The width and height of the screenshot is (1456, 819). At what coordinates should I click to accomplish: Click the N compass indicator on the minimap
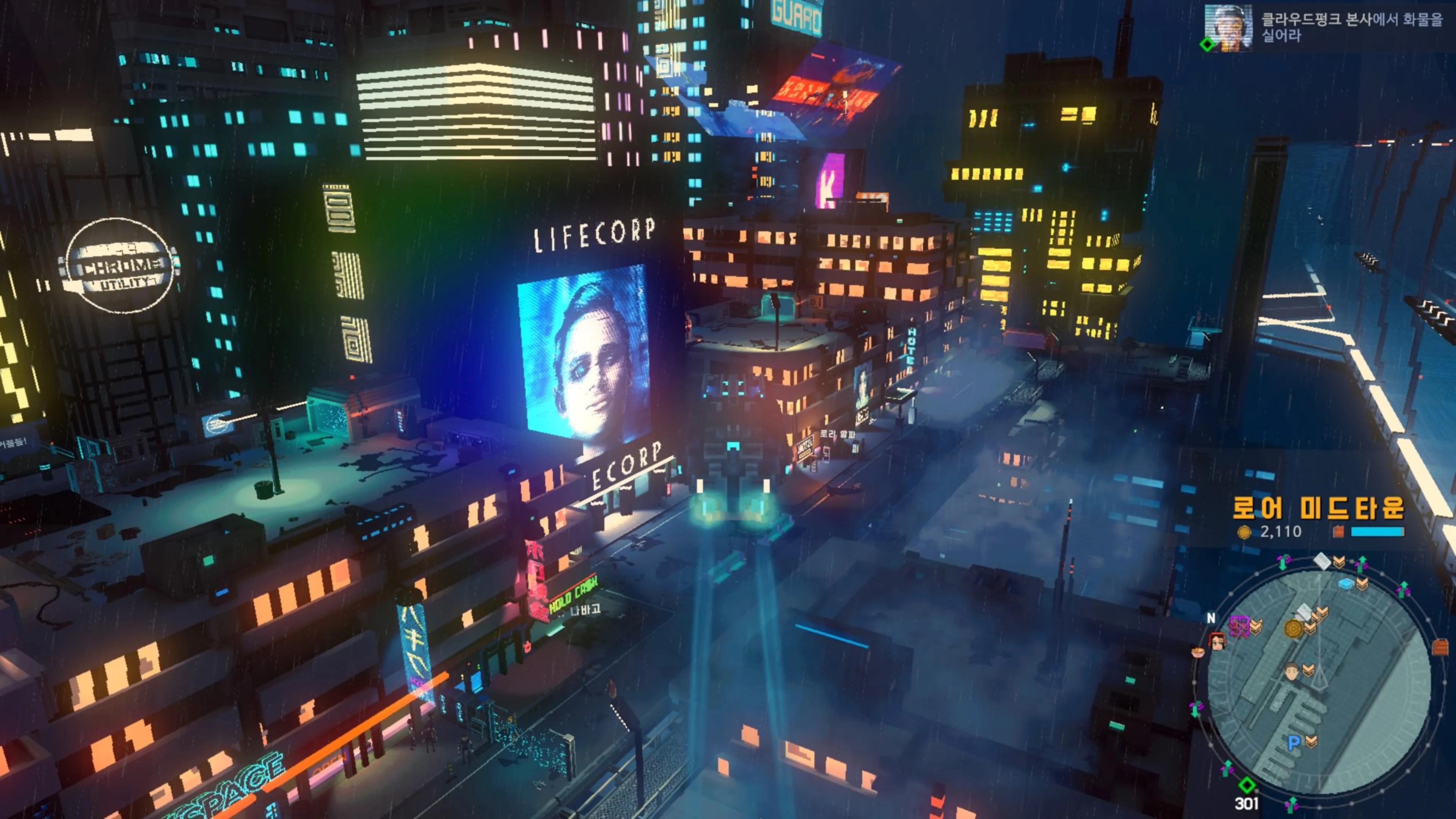pyautogui.click(x=1211, y=618)
